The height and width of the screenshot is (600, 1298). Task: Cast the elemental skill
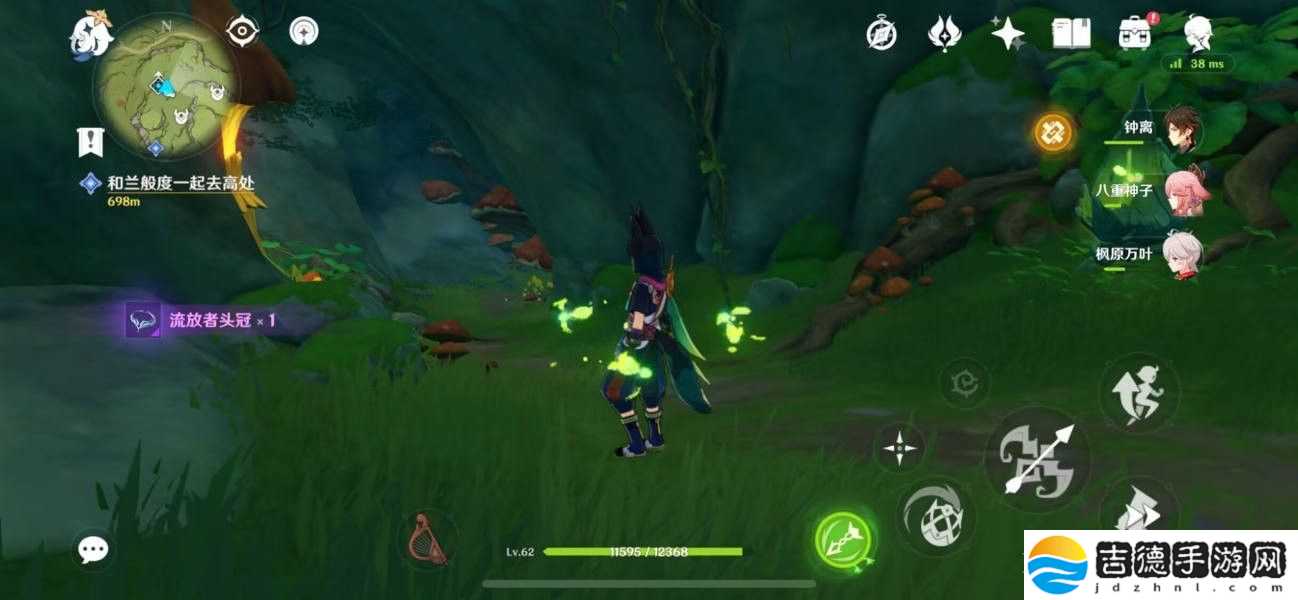pyautogui.click(x=936, y=517)
